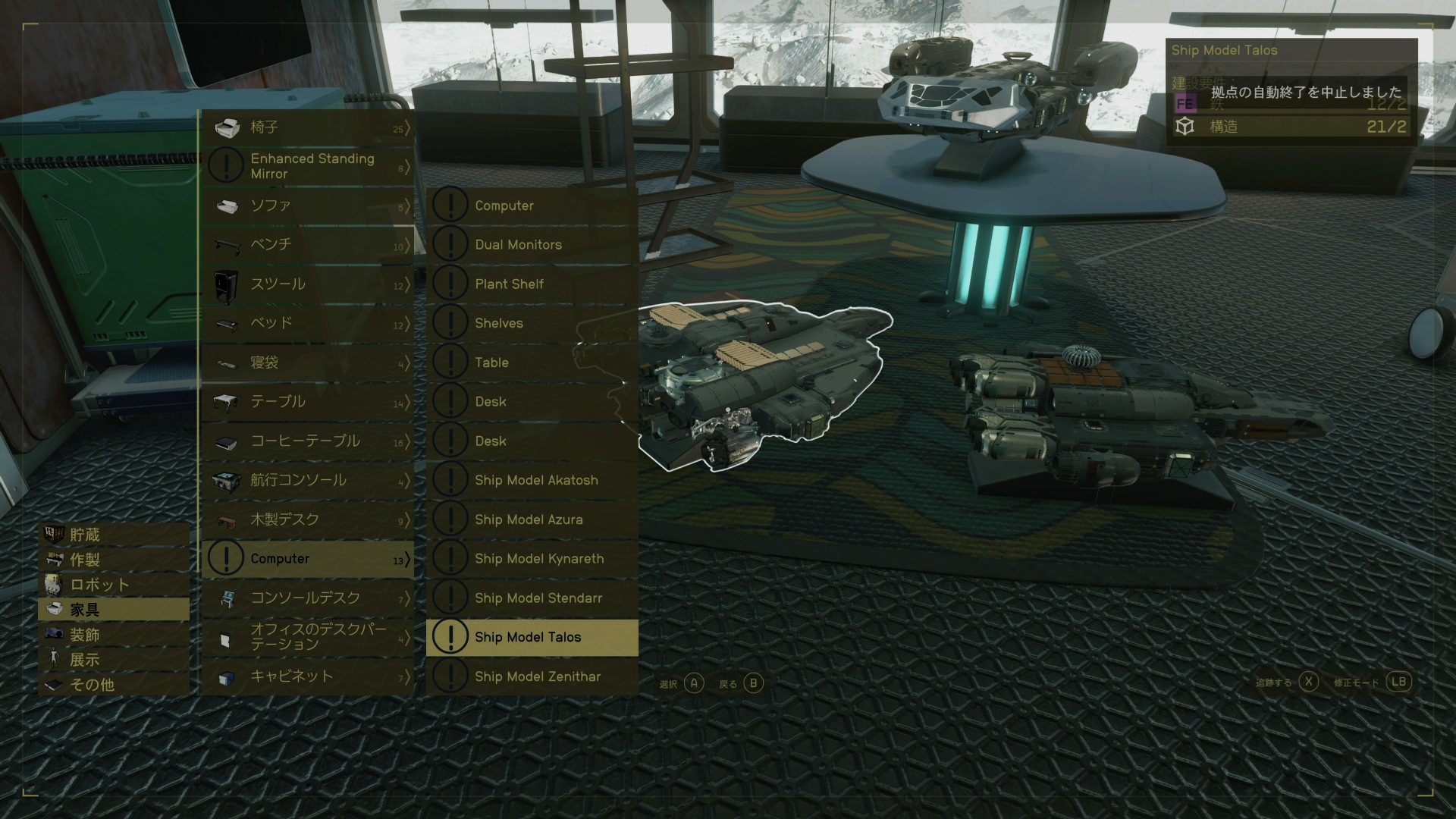Open the Enhanced Standing Mirror group

coord(307,166)
